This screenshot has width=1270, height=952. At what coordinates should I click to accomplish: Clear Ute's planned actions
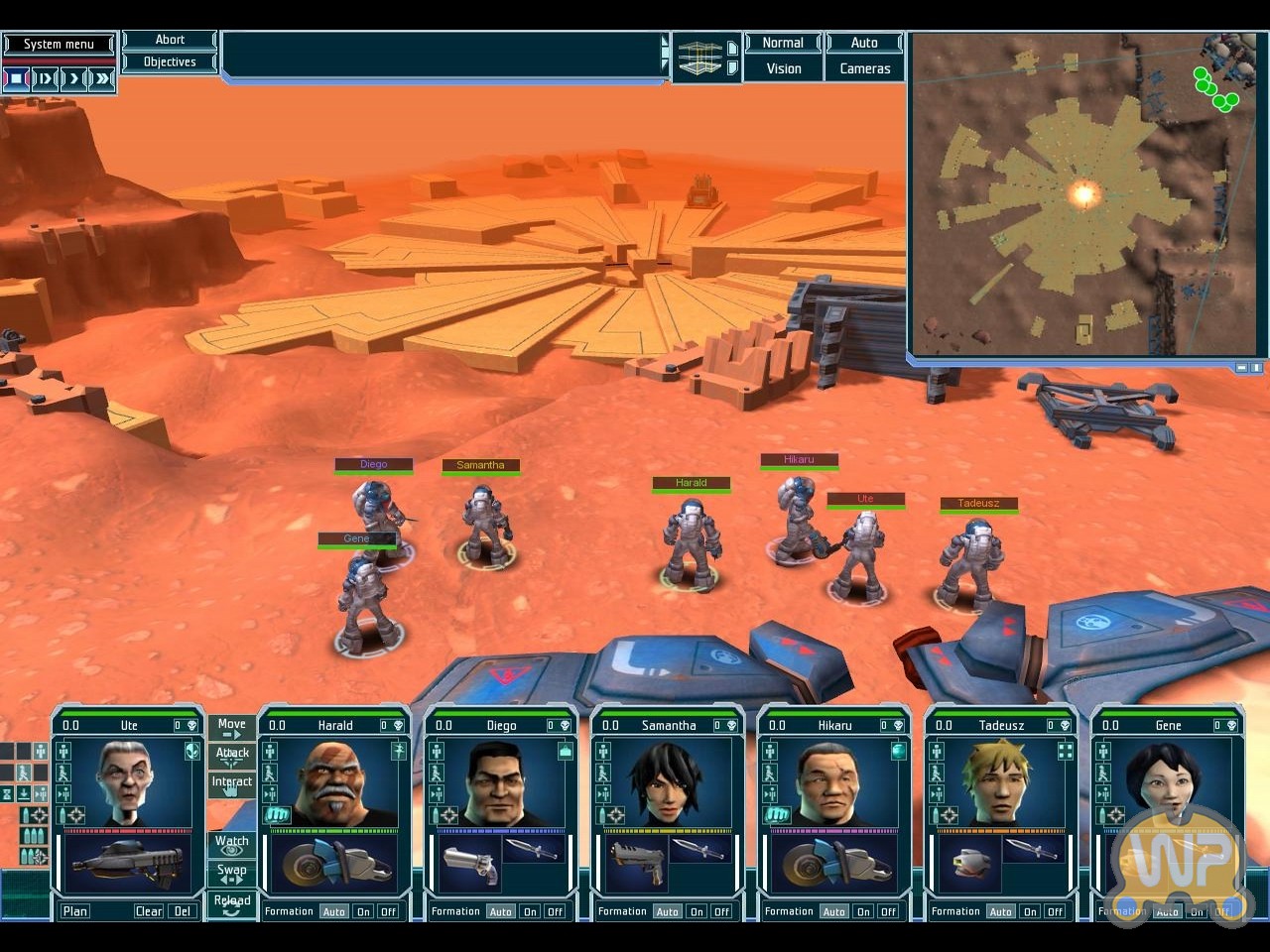click(149, 911)
